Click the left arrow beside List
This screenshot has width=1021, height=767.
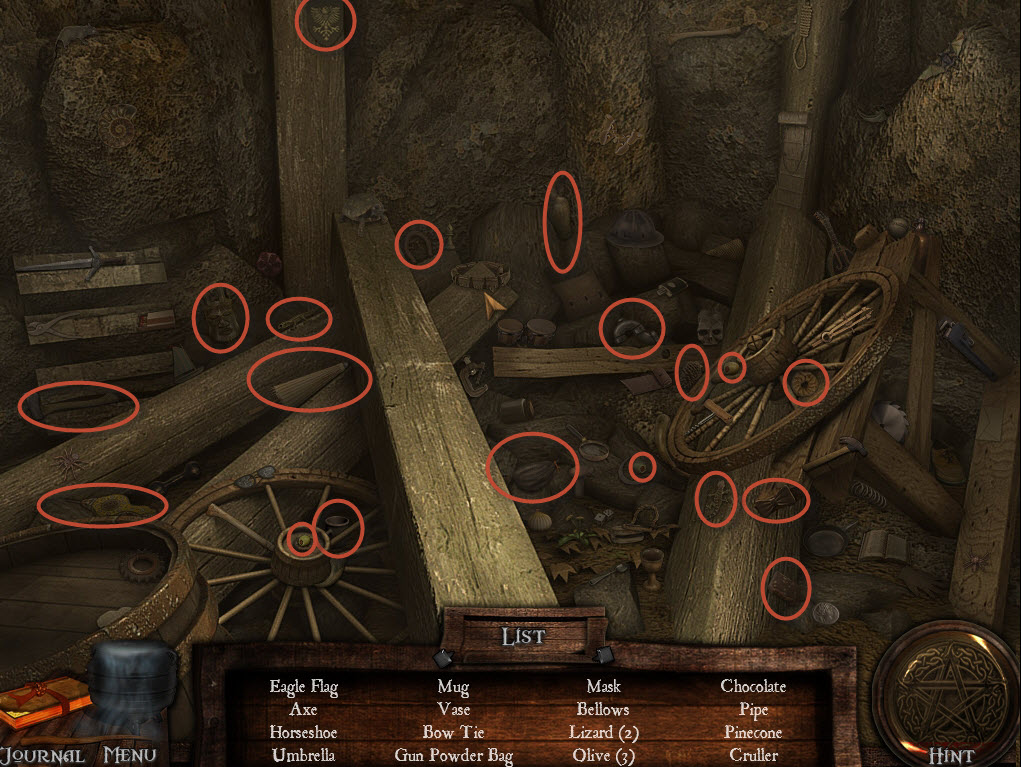click(442, 657)
